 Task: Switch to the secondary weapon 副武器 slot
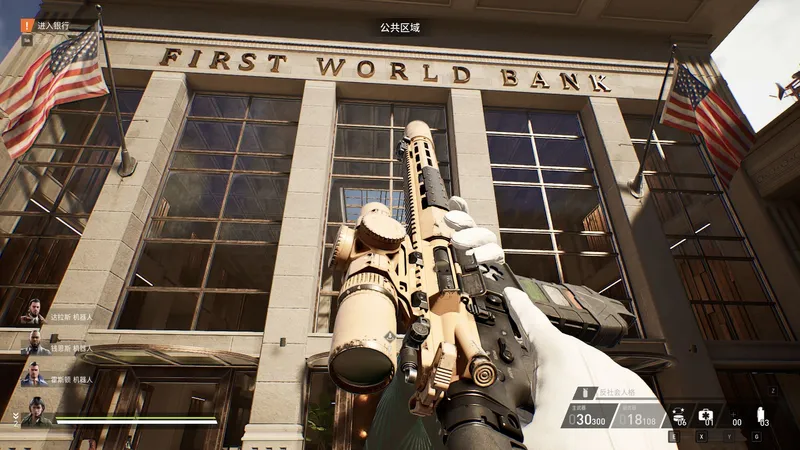click(x=639, y=416)
